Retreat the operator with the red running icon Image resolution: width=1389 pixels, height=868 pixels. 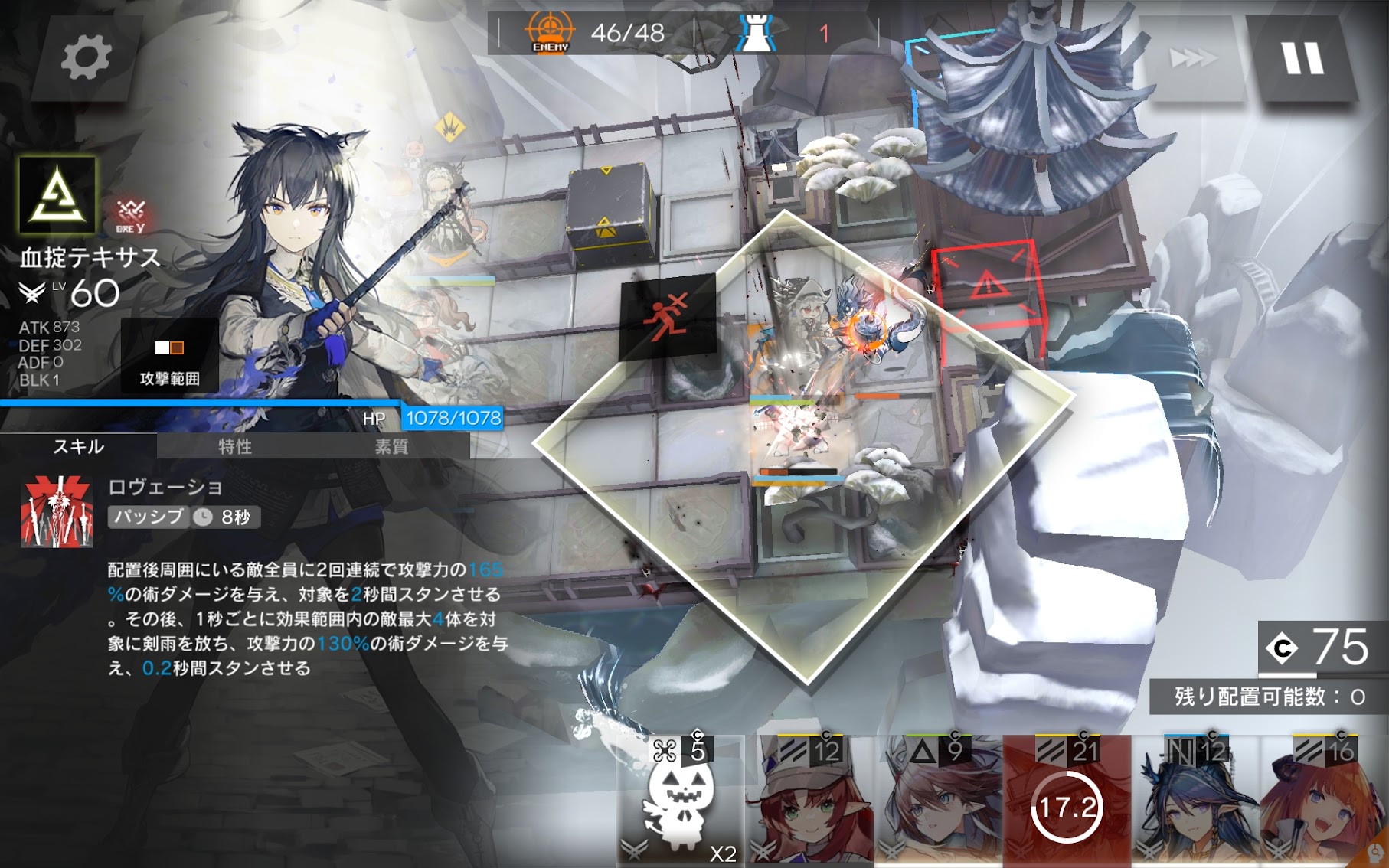667,317
